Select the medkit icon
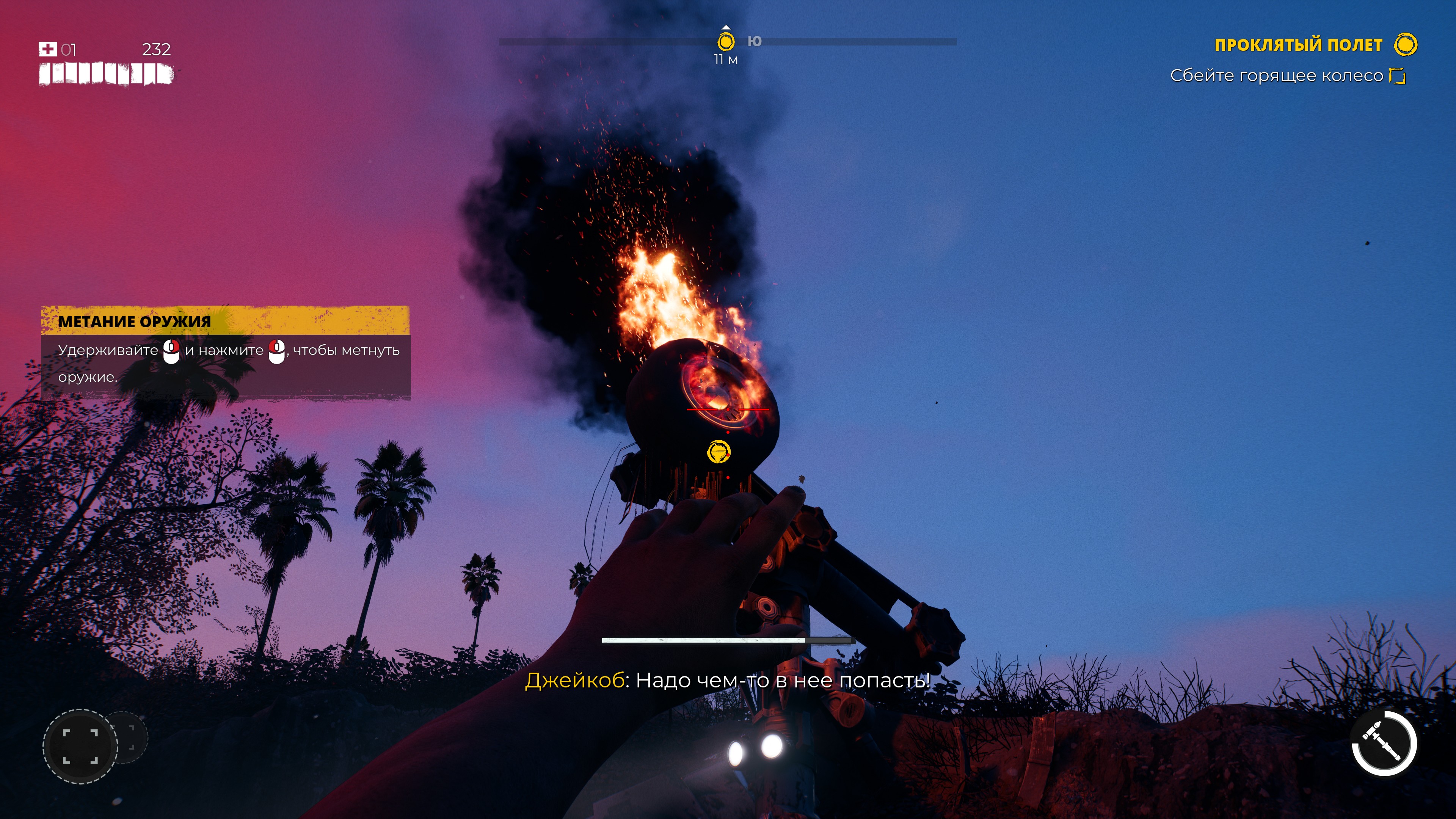Image resolution: width=1456 pixels, height=819 pixels. point(47,49)
